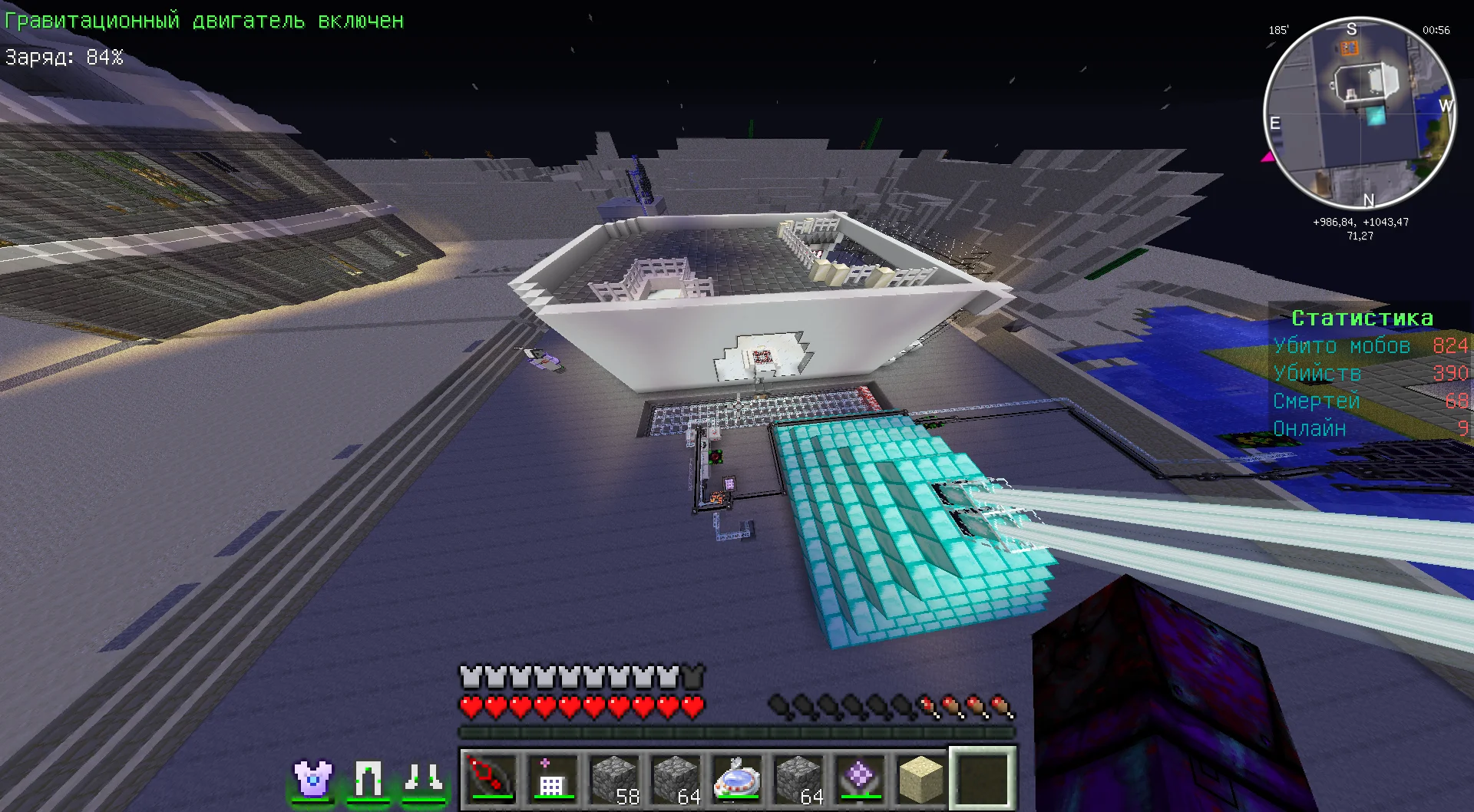
Task: Select the saucer-shaped device hotbar slot
Action: pyautogui.click(x=737, y=778)
